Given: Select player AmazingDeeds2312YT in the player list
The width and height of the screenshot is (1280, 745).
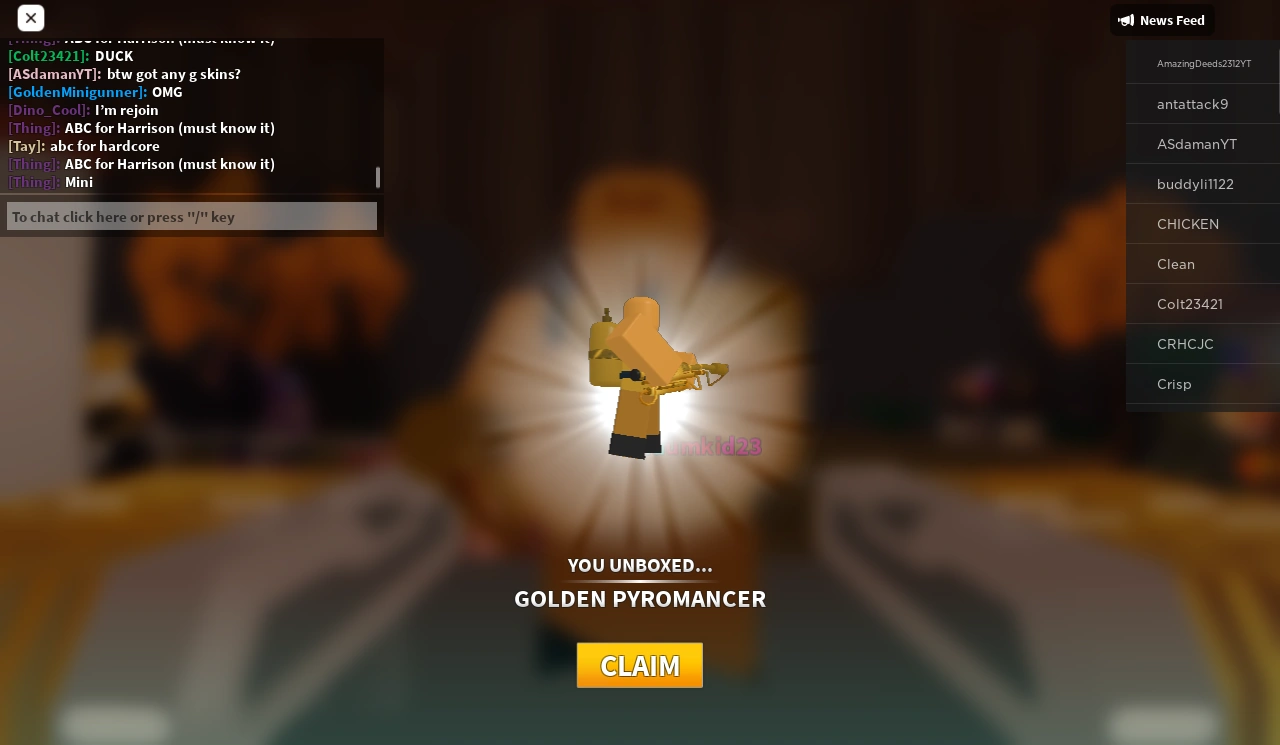Looking at the screenshot, I should coord(1204,64).
